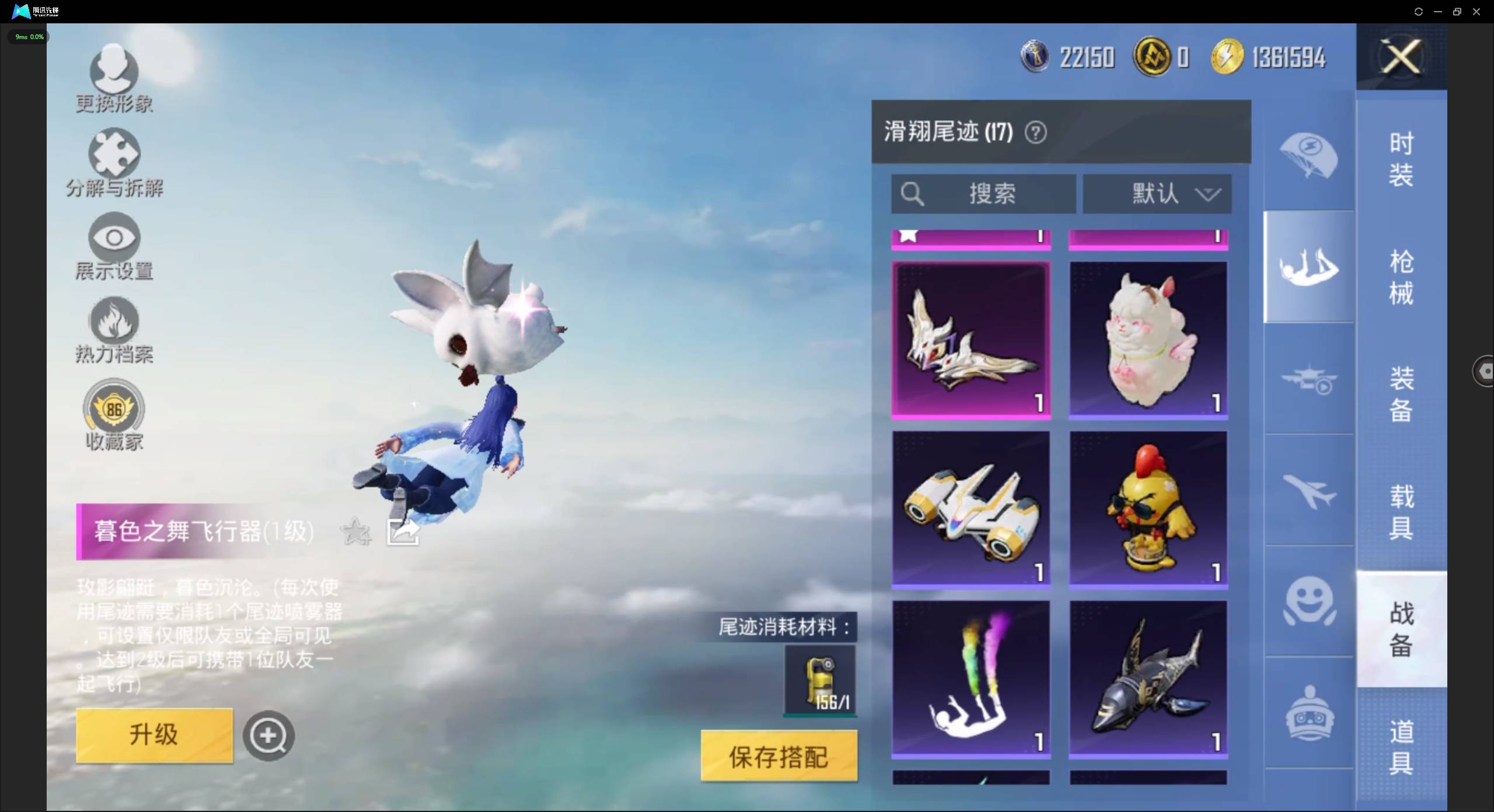The width and height of the screenshot is (1494, 812).
Task: Select the drone category icon
Action: (x=1308, y=379)
